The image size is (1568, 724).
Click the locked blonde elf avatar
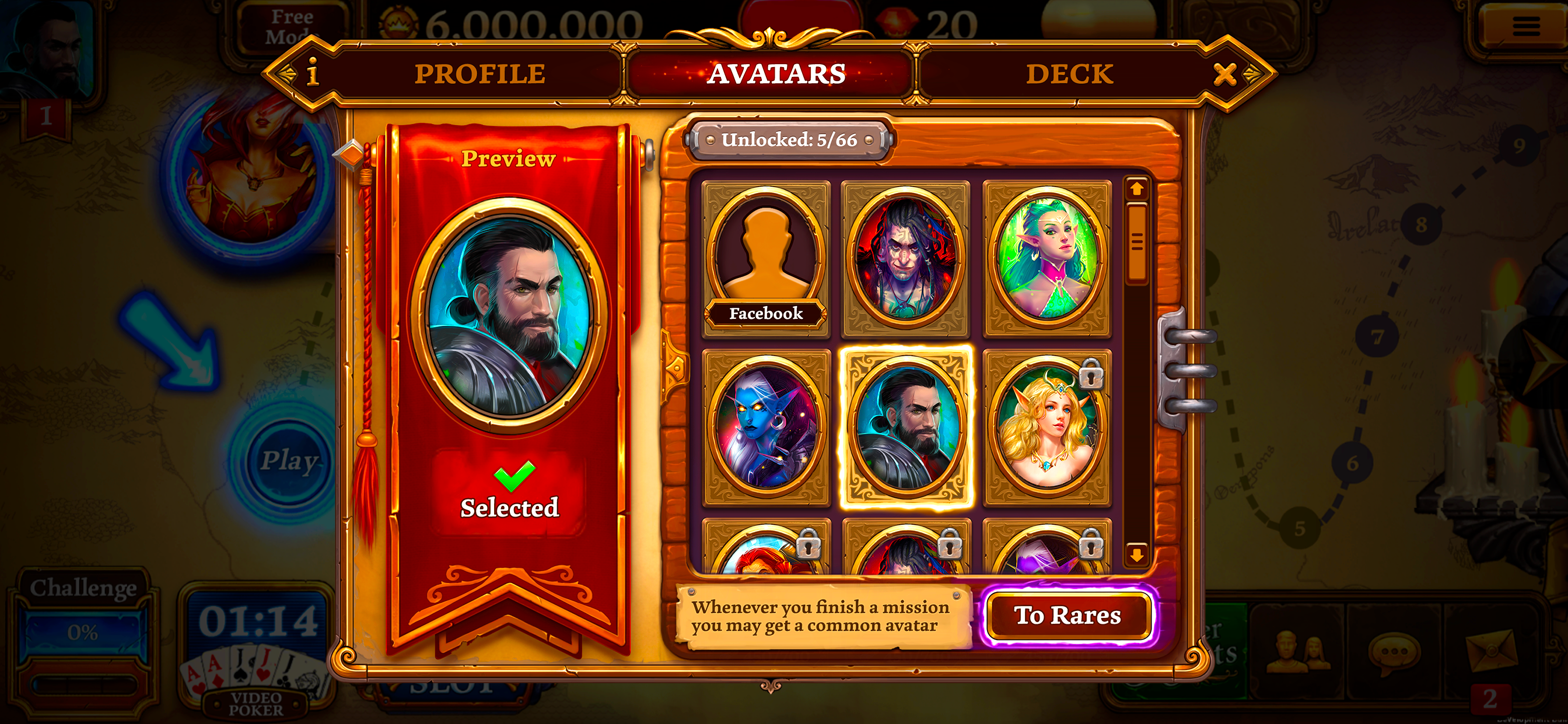pos(1047,426)
